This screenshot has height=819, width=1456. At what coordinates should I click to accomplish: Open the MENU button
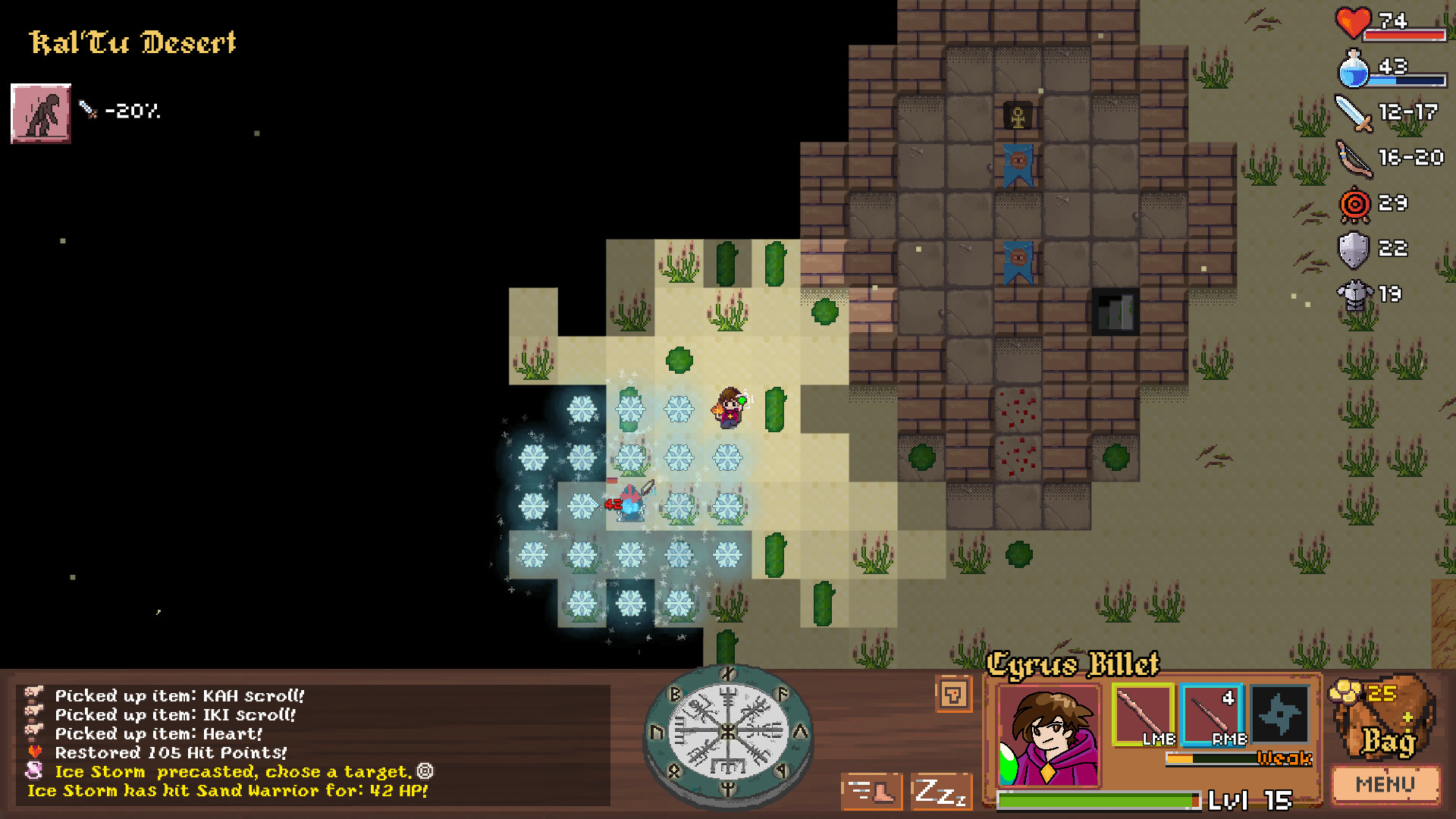tap(1385, 784)
